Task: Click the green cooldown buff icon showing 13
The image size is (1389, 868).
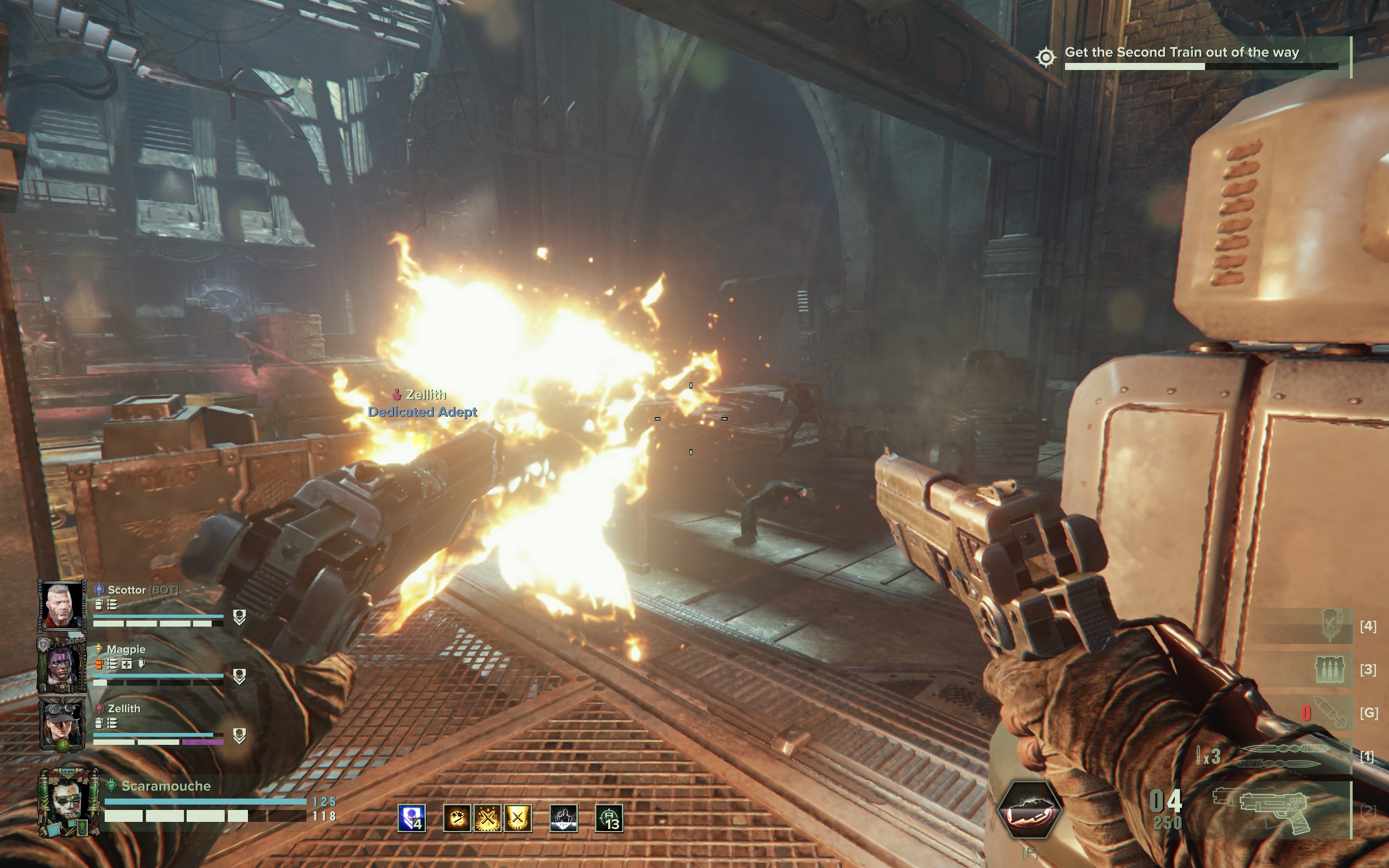Action: (610, 818)
